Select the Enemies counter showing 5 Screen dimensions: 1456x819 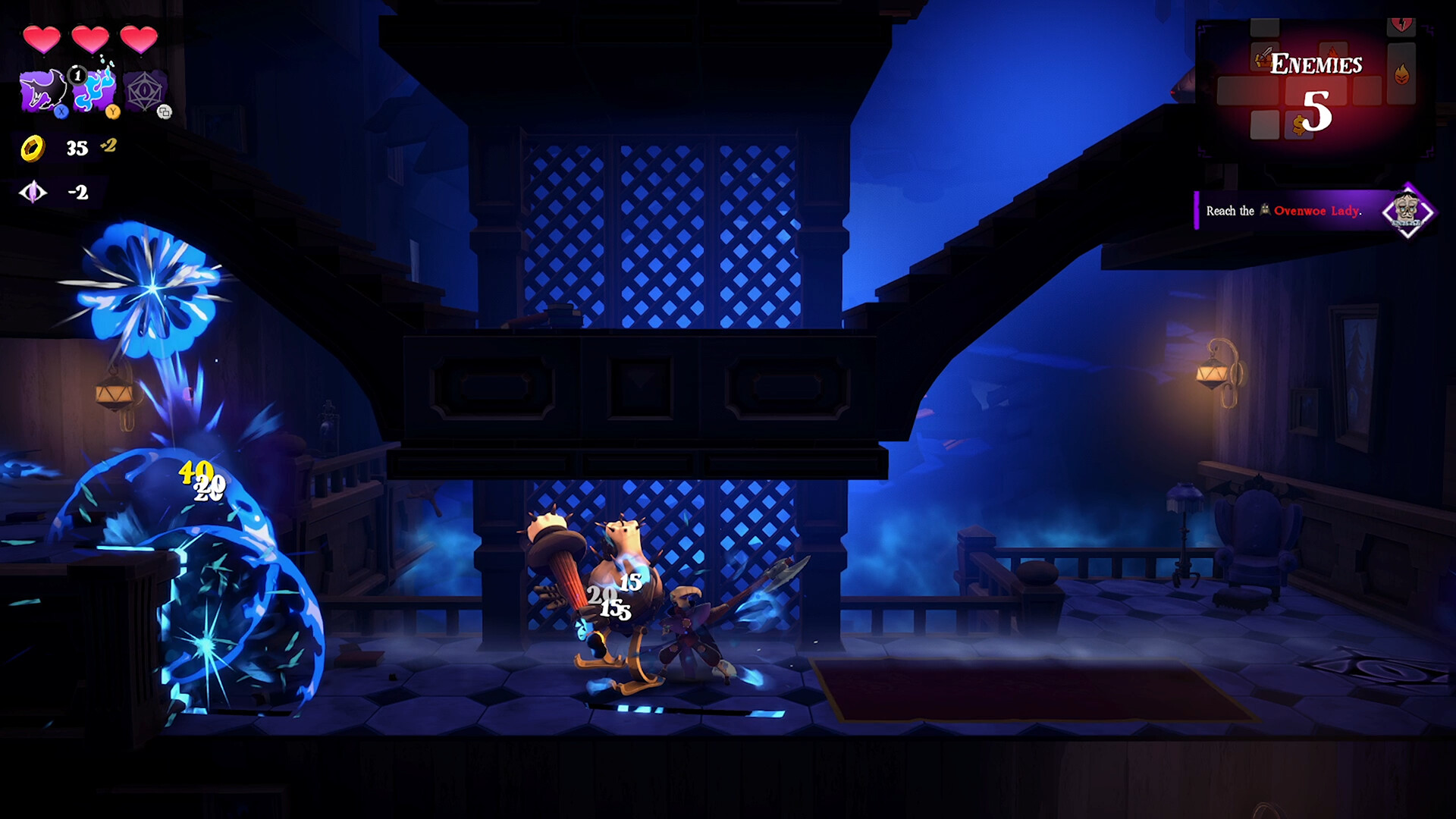coord(1317,110)
